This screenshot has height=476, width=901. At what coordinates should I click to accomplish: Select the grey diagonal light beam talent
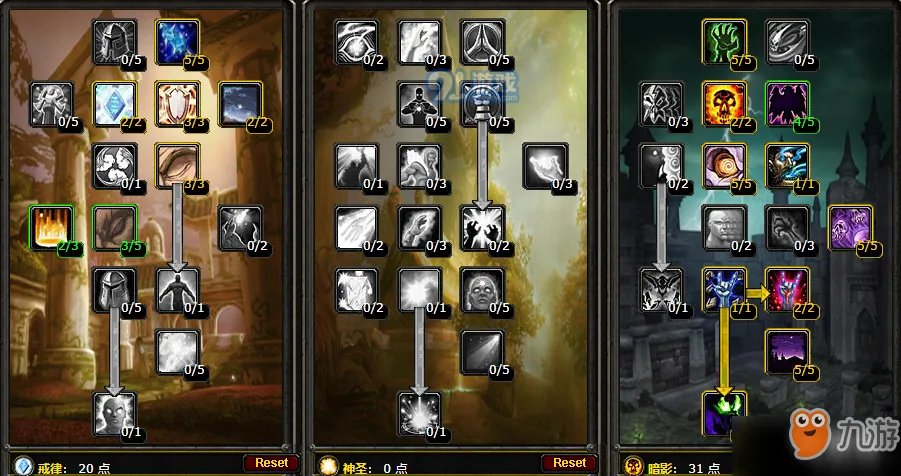(482, 351)
